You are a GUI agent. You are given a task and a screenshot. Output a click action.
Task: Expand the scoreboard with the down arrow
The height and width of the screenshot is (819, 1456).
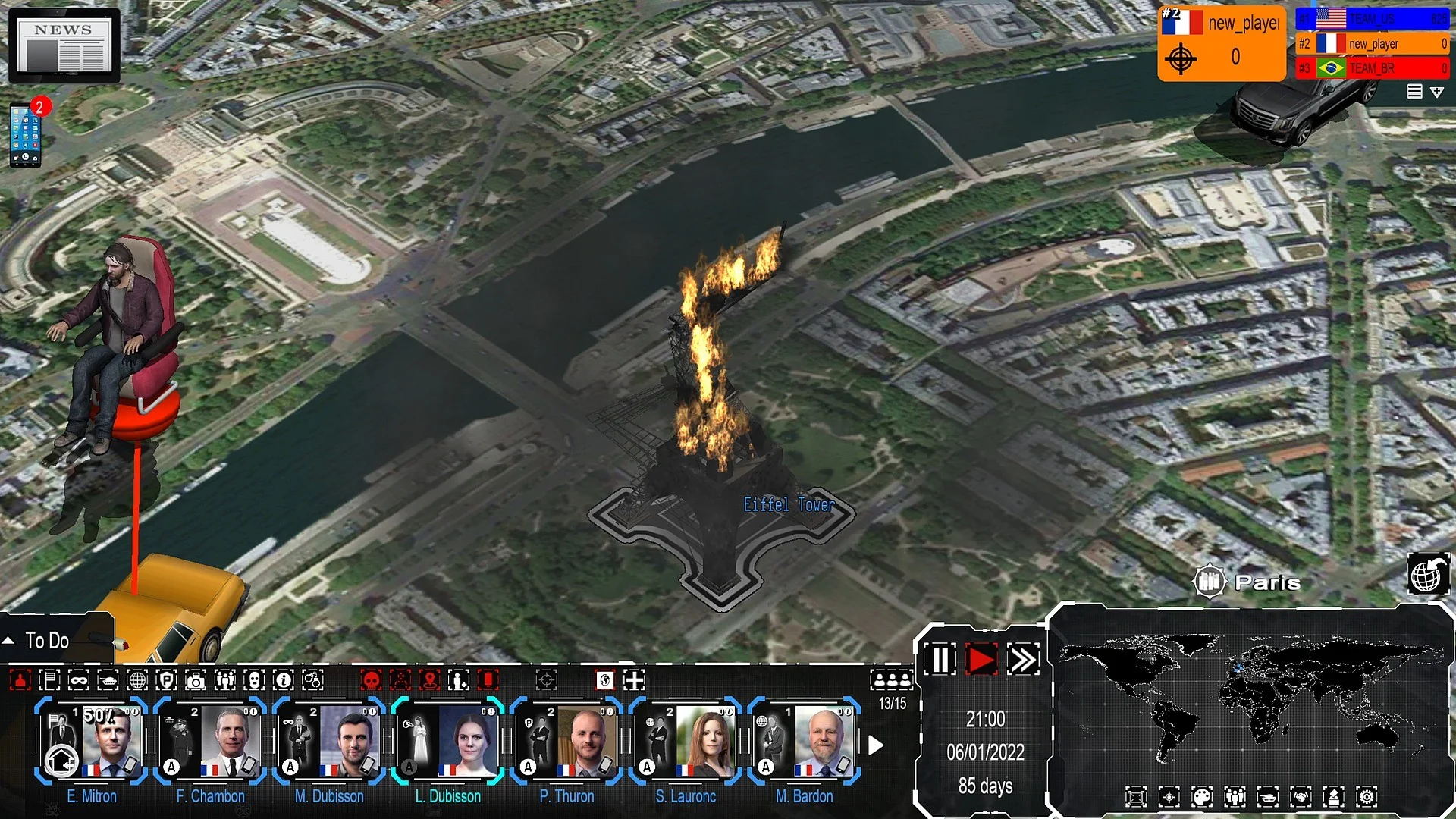coord(1438,93)
